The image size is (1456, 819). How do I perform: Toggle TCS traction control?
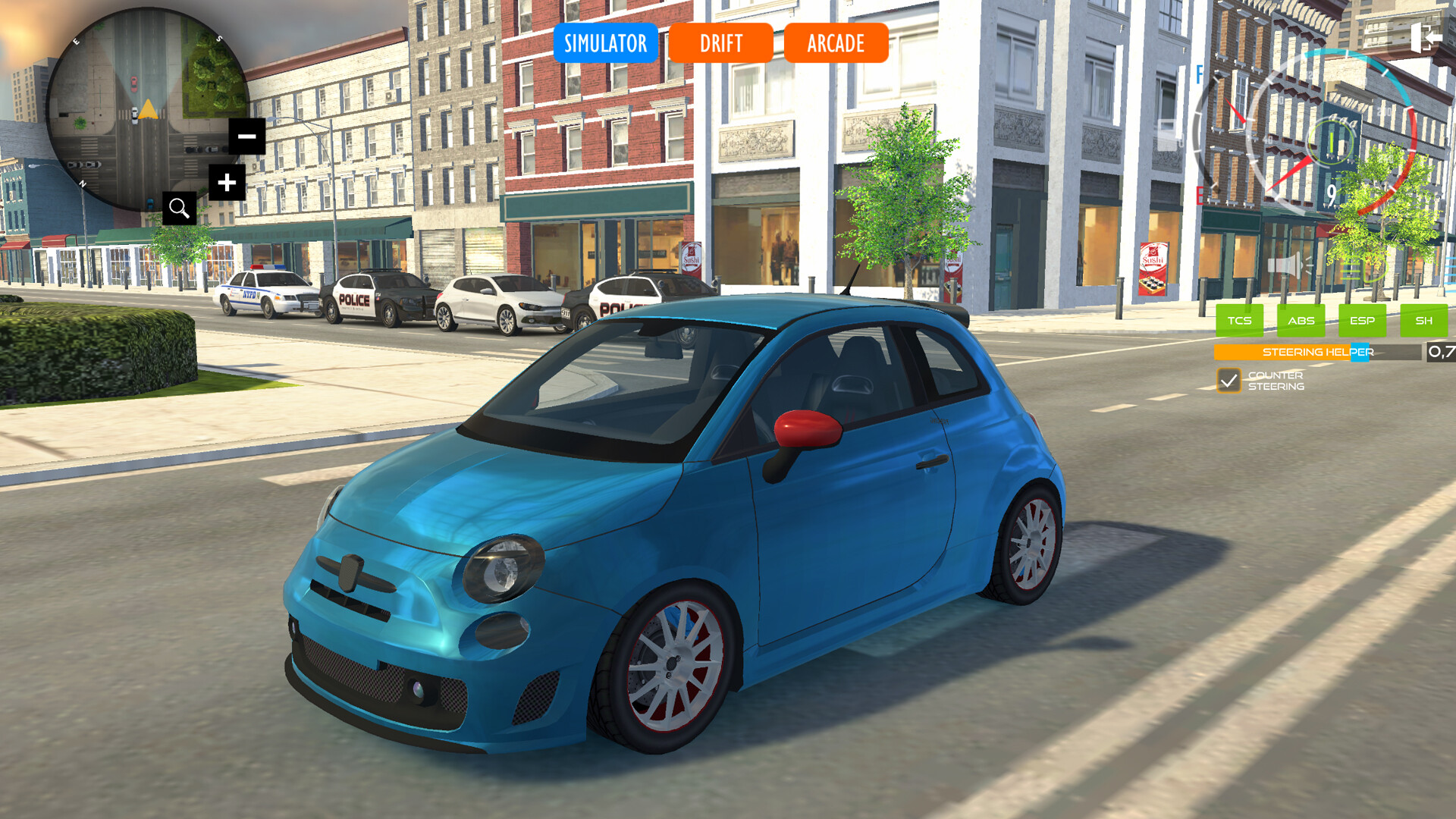pyautogui.click(x=1239, y=321)
